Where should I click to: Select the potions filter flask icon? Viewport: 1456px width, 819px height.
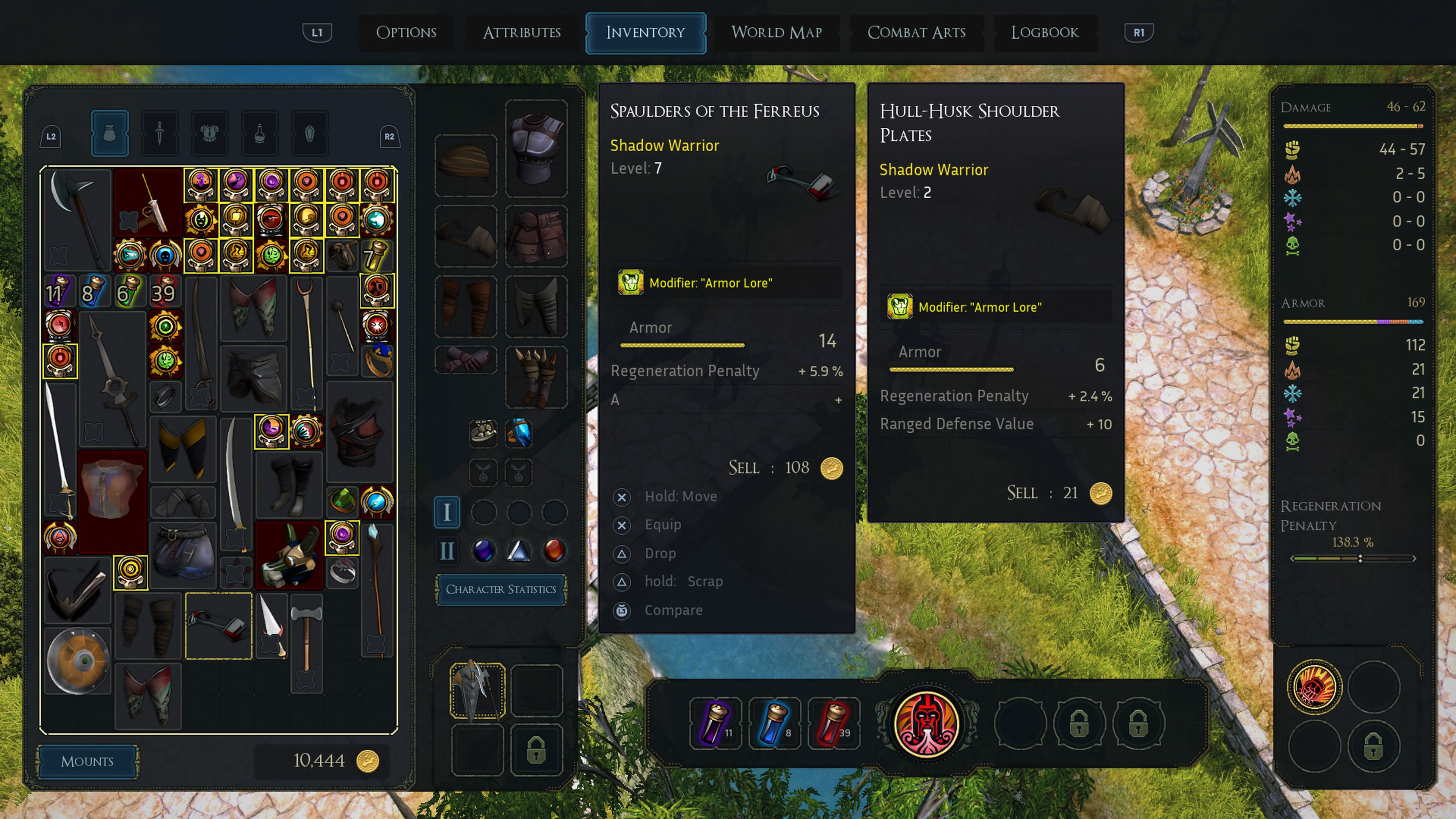(x=259, y=133)
